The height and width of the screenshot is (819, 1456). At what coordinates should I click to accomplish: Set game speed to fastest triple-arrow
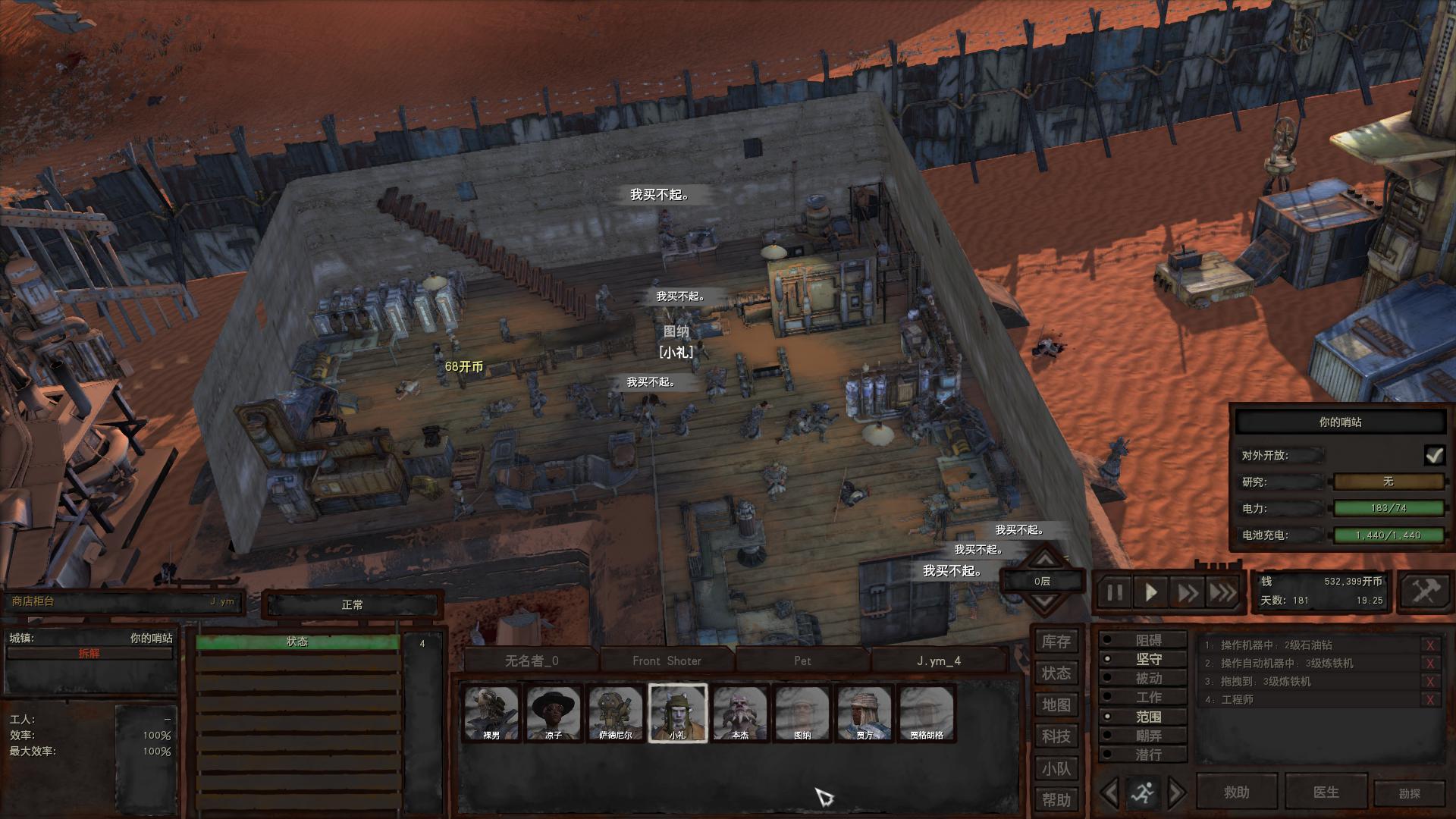click(x=1222, y=592)
